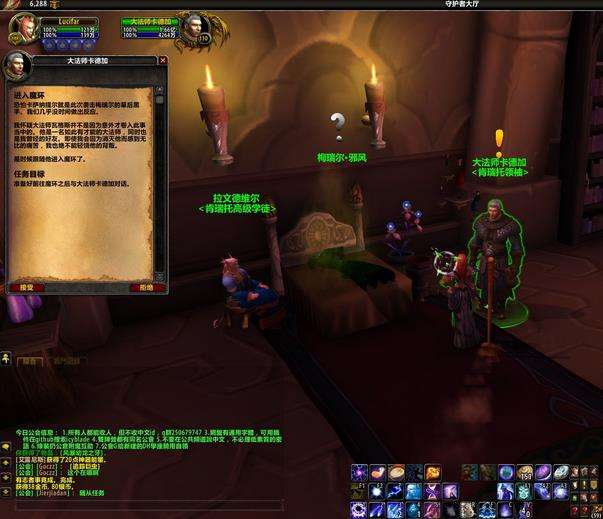This screenshot has width=603, height=519.
Task: Click the scroll-to-bottom chat arrow button
Action: coord(6,492)
